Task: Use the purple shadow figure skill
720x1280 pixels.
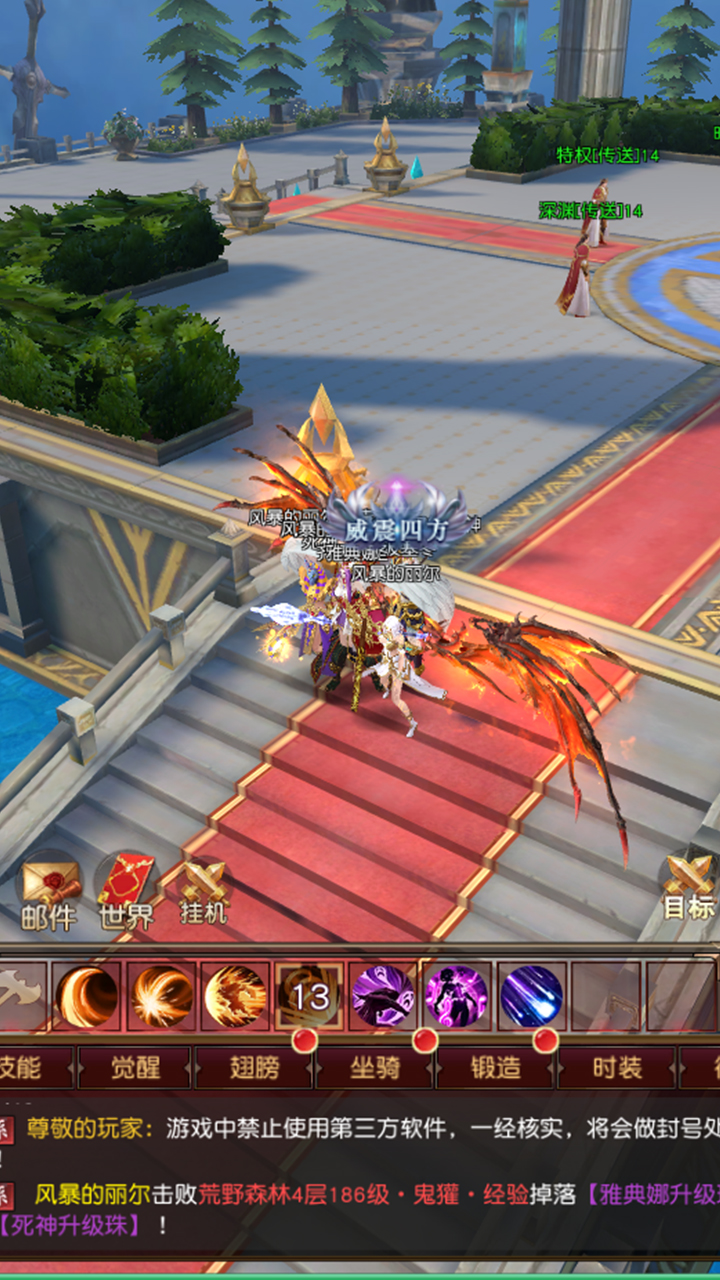Action: point(457,996)
